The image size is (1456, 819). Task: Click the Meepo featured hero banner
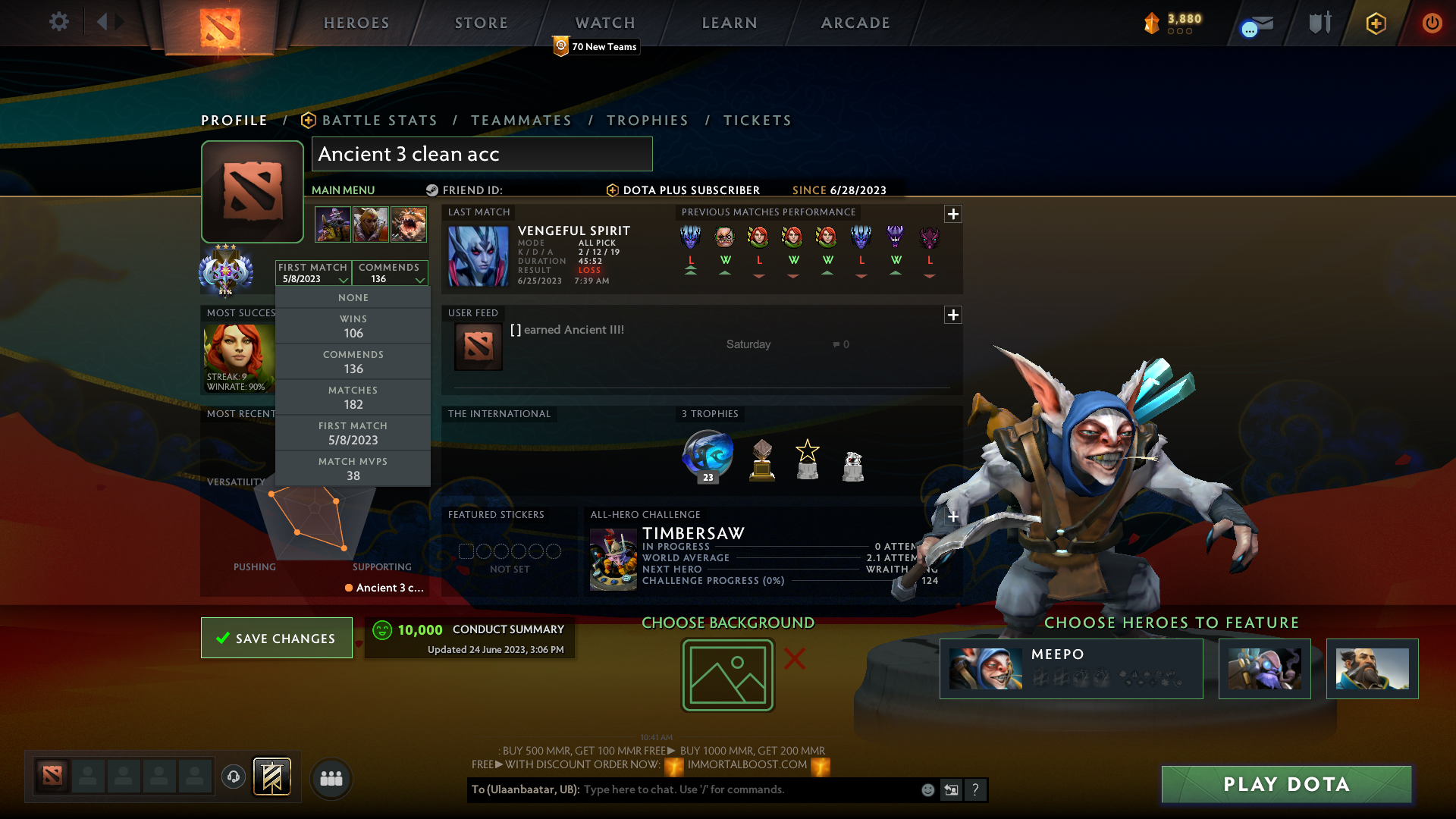1071,668
